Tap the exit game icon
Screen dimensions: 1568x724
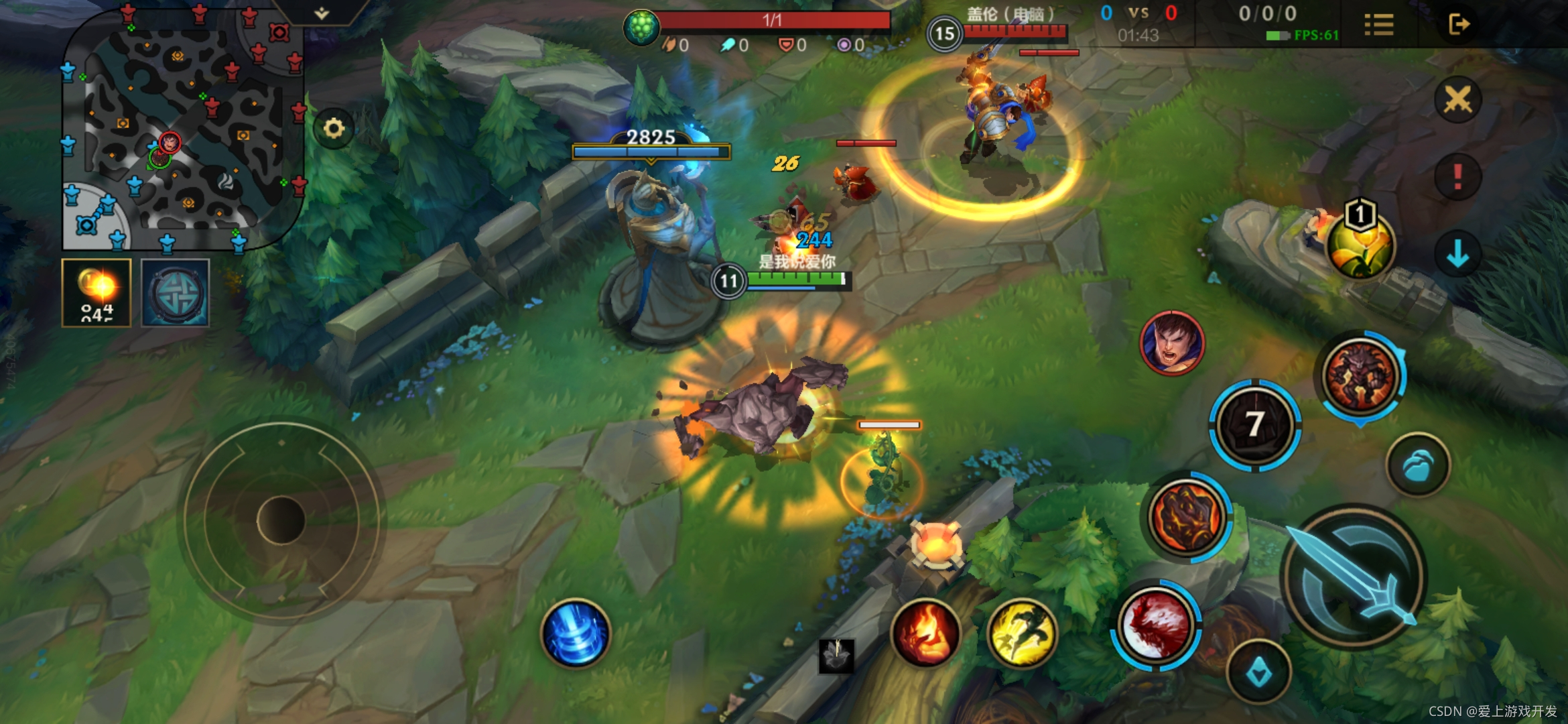coord(1459,25)
